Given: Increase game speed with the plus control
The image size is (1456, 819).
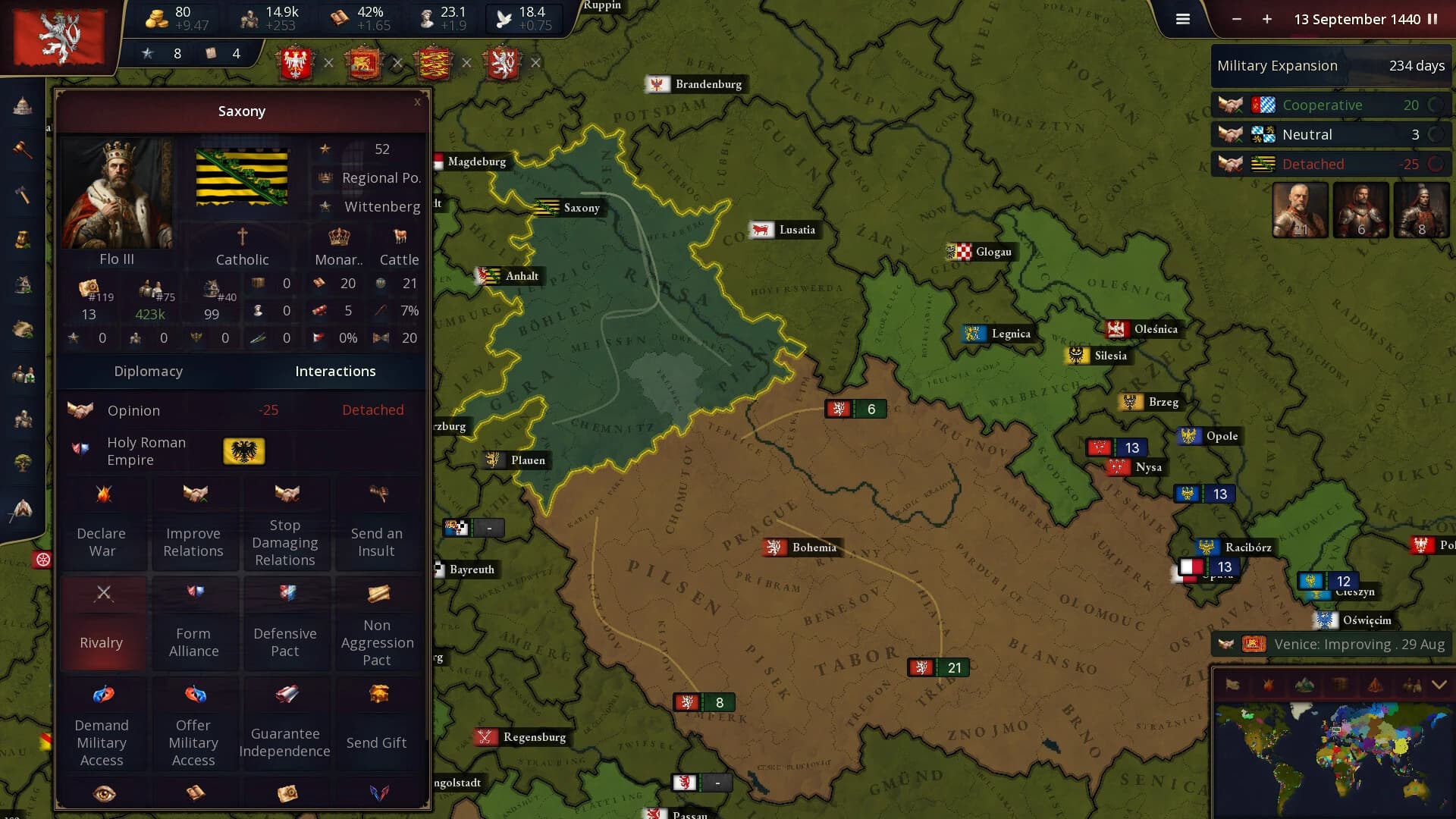Looking at the screenshot, I should (x=1266, y=20).
